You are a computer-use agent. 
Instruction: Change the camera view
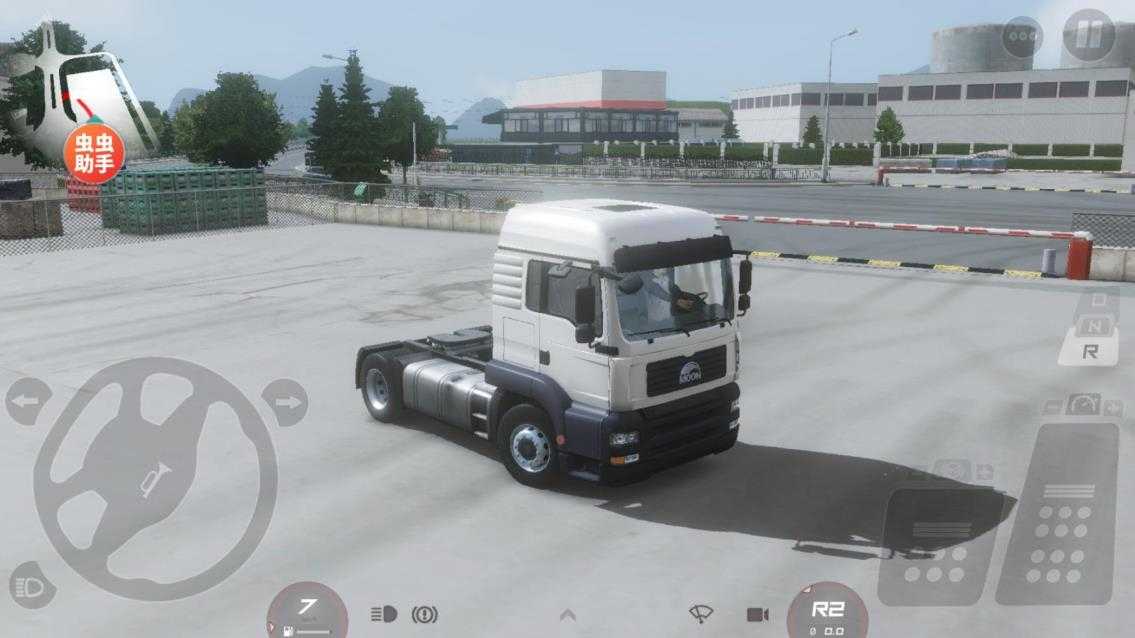pyautogui.click(x=757, y=613)
